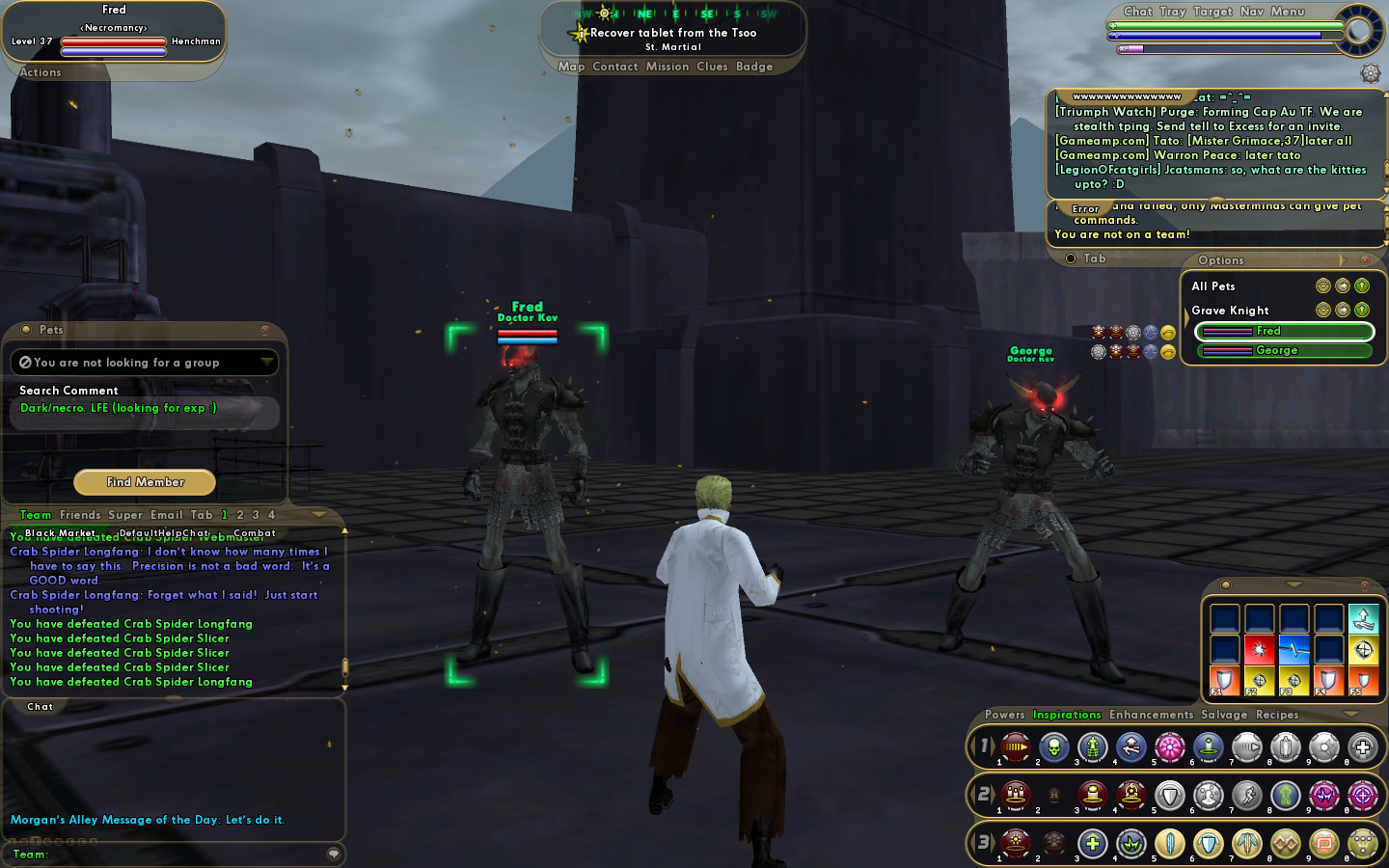Toggle the Tray window
The image size is (1389, 868).
point(1173,12)
